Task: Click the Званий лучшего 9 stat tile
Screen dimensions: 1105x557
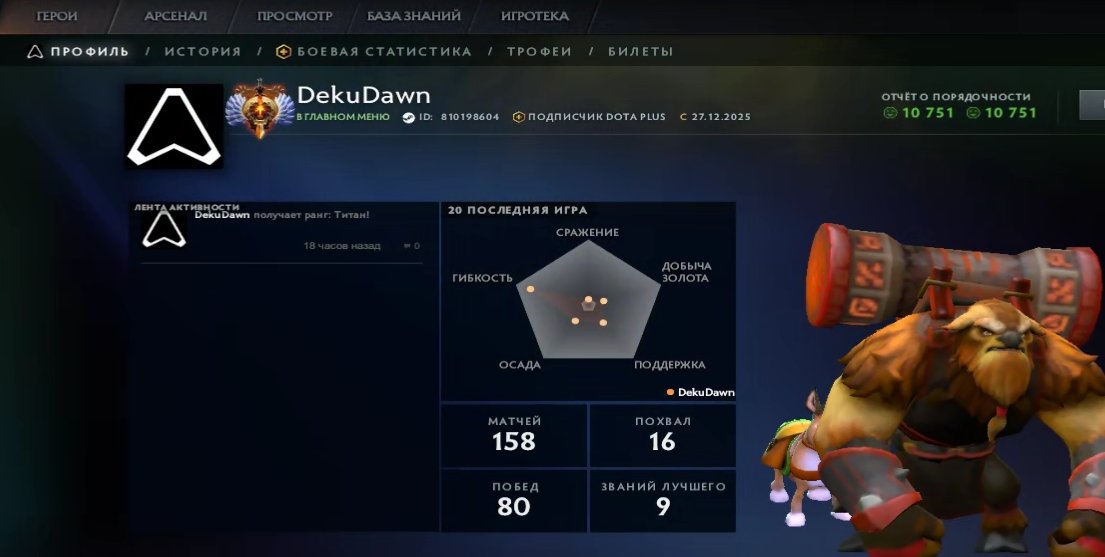Action: click(x=662, y=499)
